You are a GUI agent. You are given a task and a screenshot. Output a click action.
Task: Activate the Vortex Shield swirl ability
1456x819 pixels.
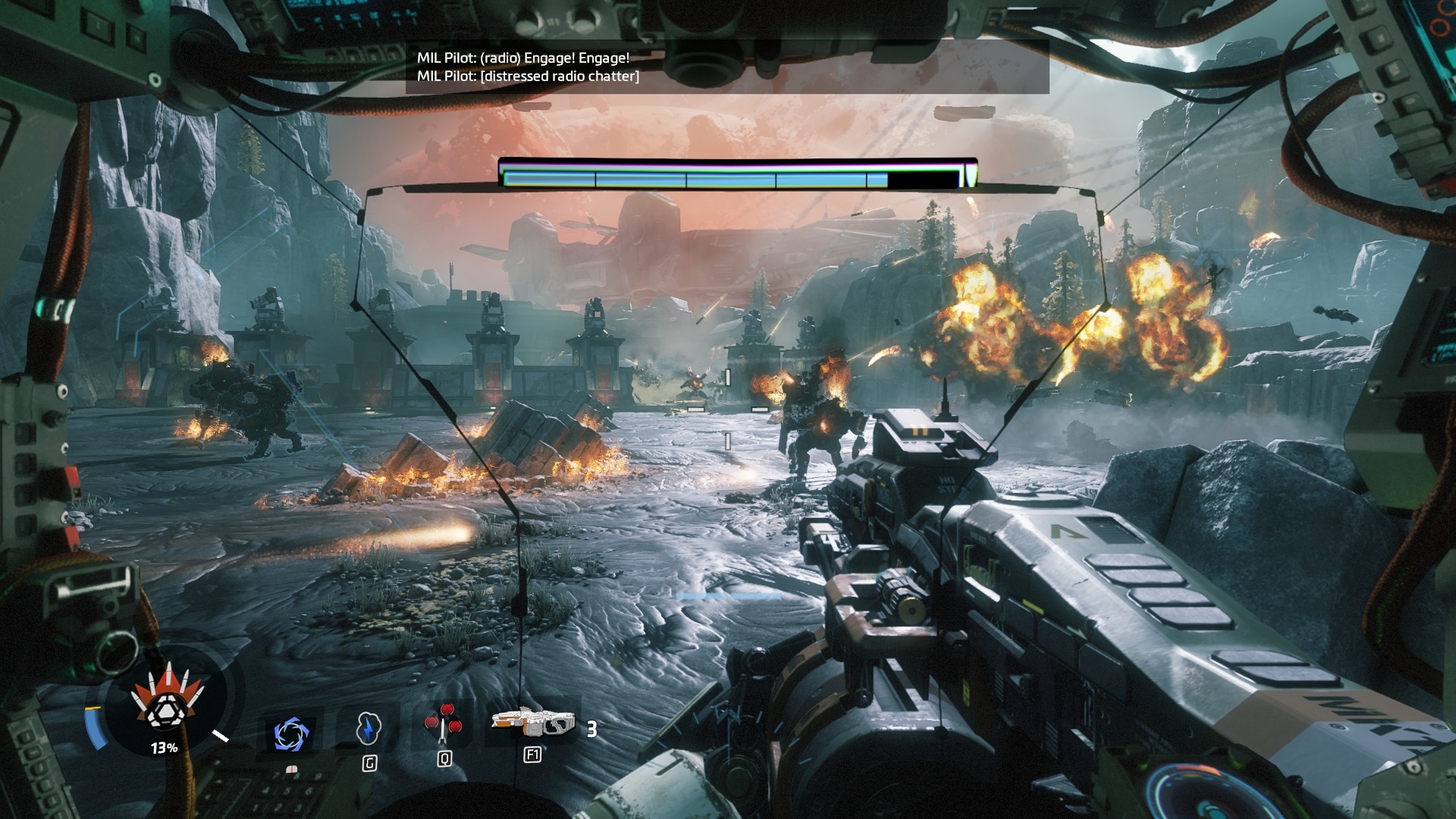(x=290, y=733)
